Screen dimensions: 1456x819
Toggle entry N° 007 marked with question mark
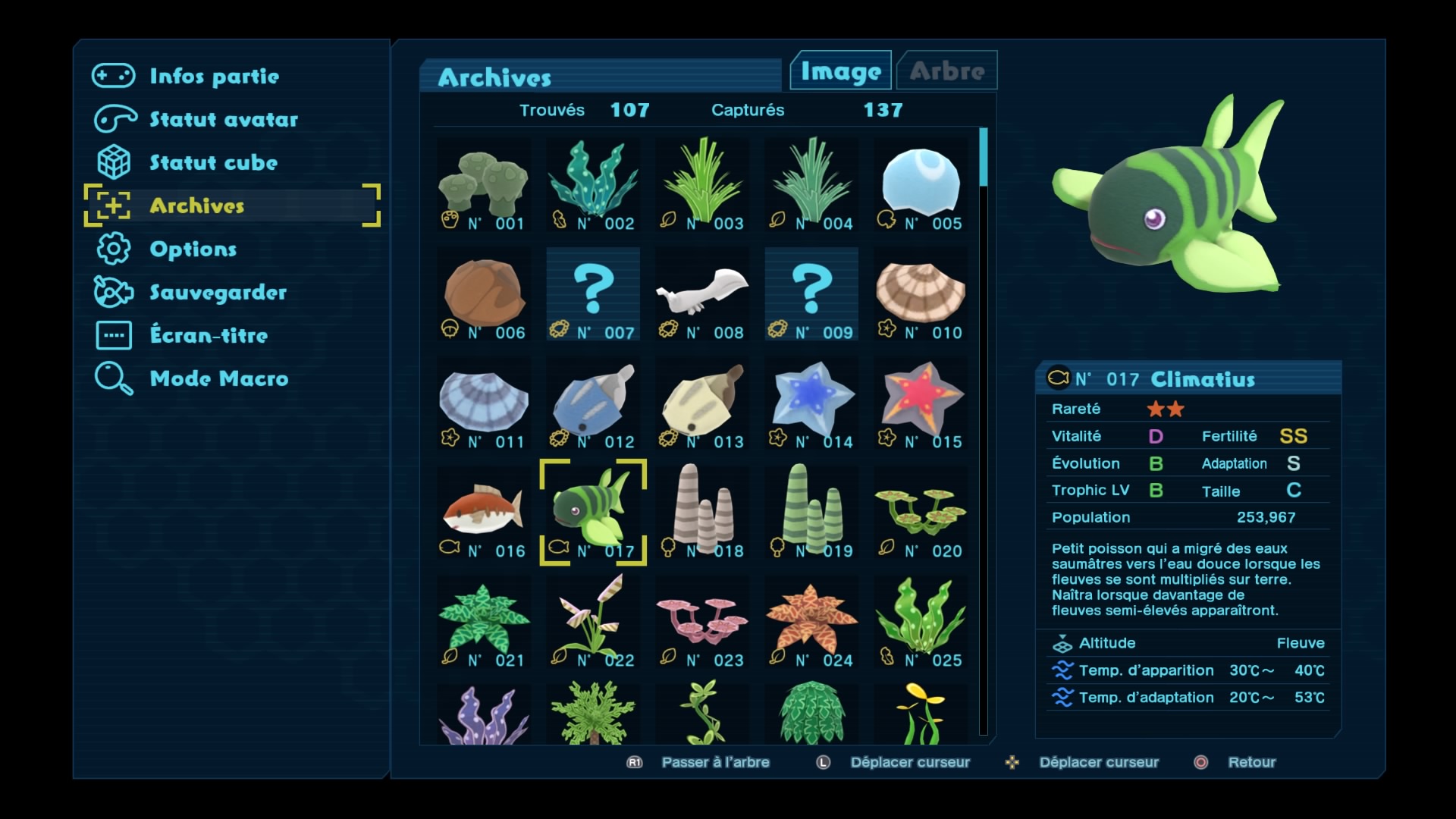pos(593,294)
